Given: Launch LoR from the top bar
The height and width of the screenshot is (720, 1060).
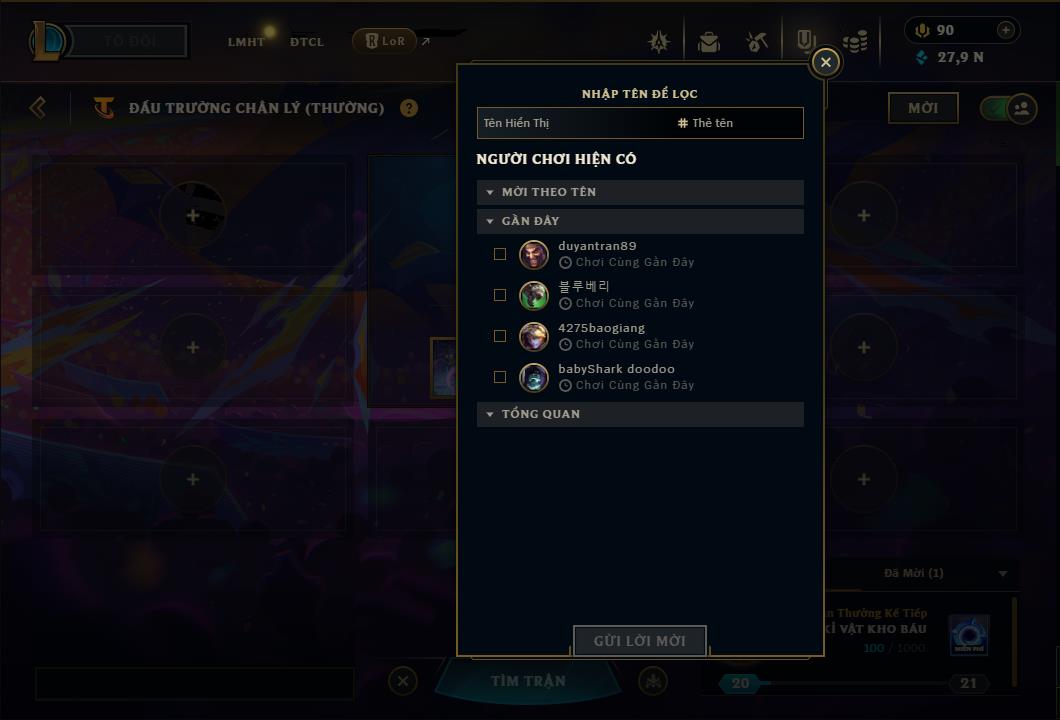Looking at the screenshot, I should click(385, 41).
